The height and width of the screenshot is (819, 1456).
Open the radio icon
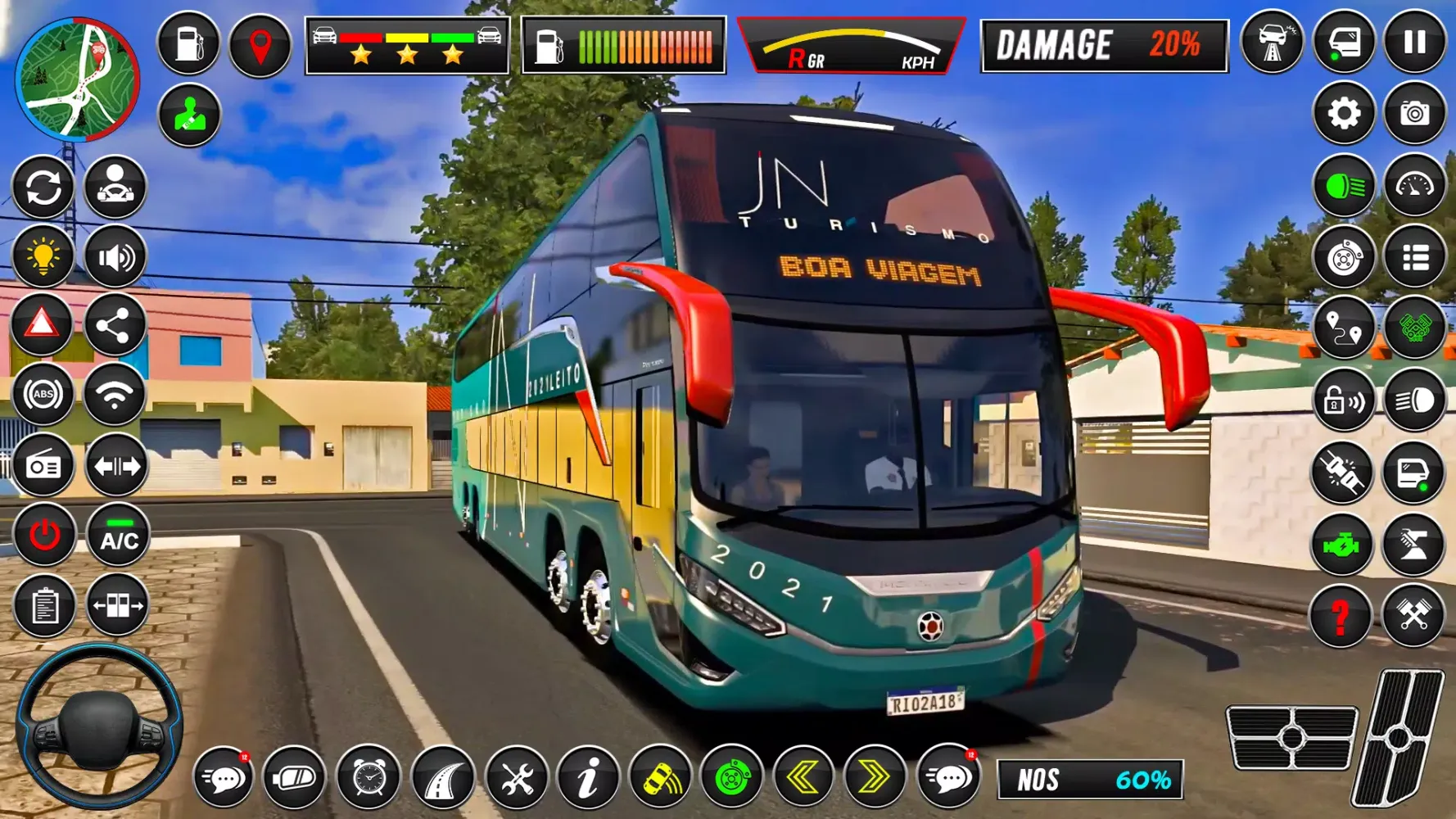[x=43, y=467]
